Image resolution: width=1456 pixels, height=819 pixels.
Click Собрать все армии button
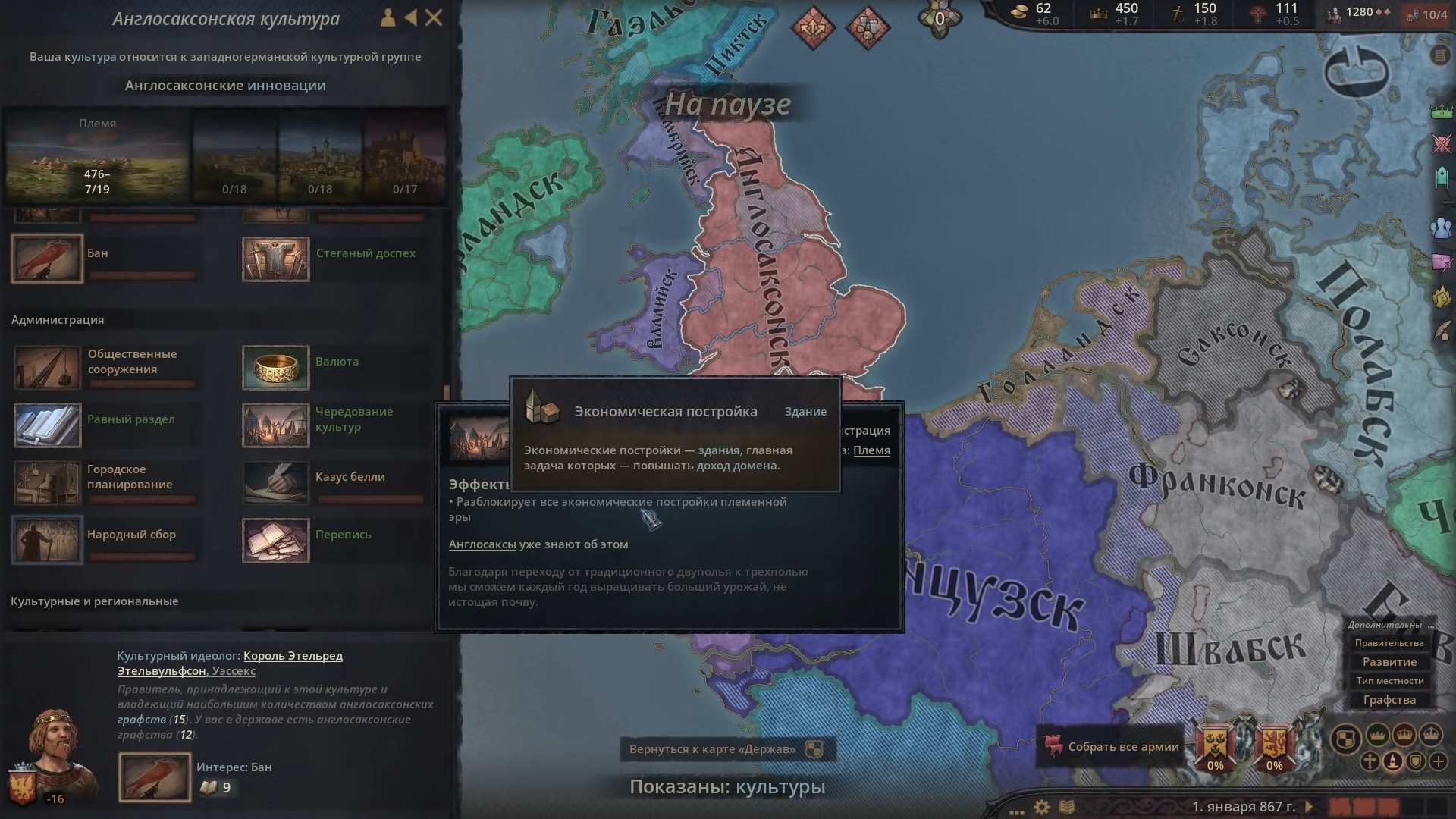(x=1112, y=747)
